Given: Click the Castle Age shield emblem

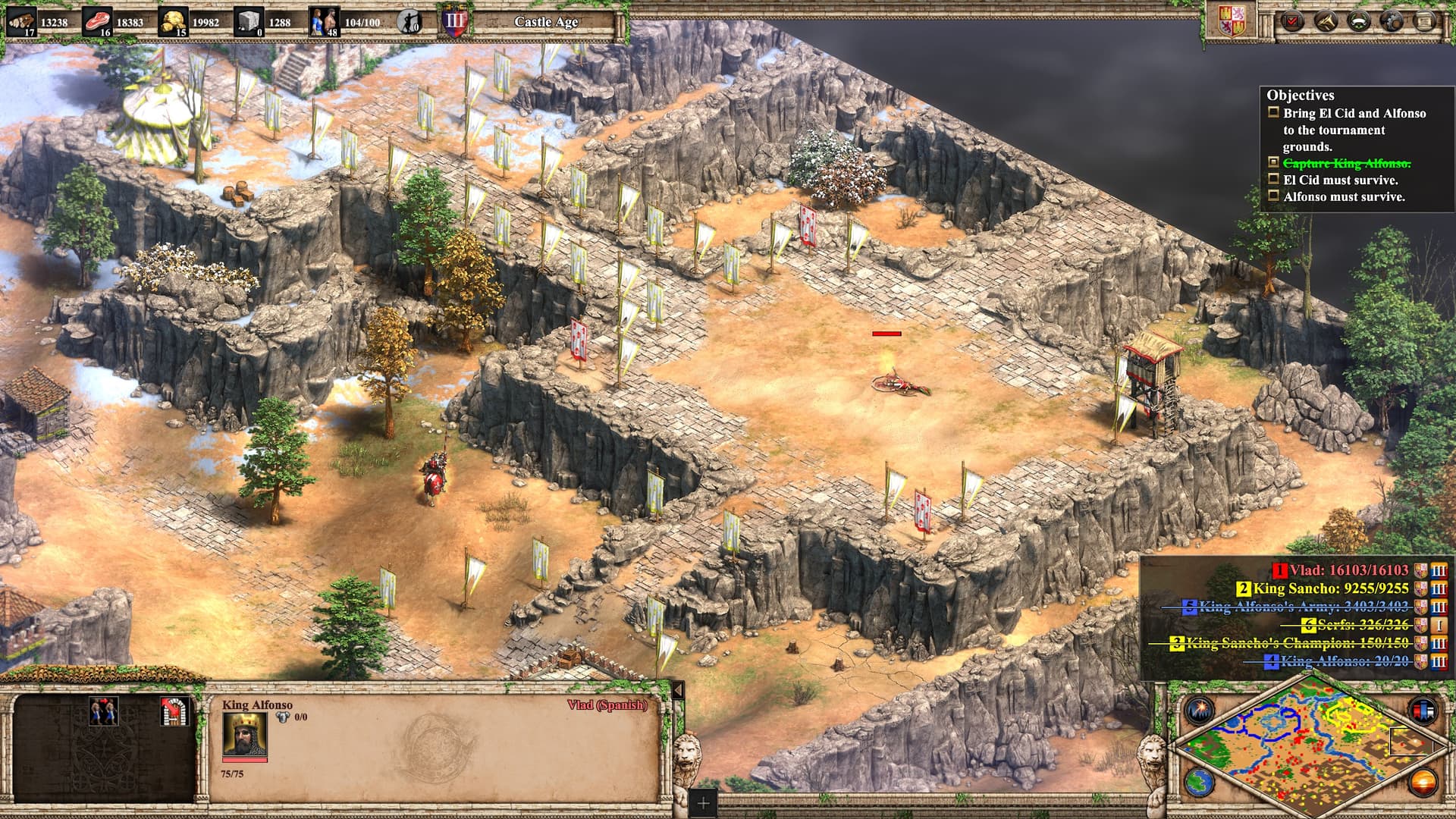Looking at the screenshot, I should click(x=455, y=20).
